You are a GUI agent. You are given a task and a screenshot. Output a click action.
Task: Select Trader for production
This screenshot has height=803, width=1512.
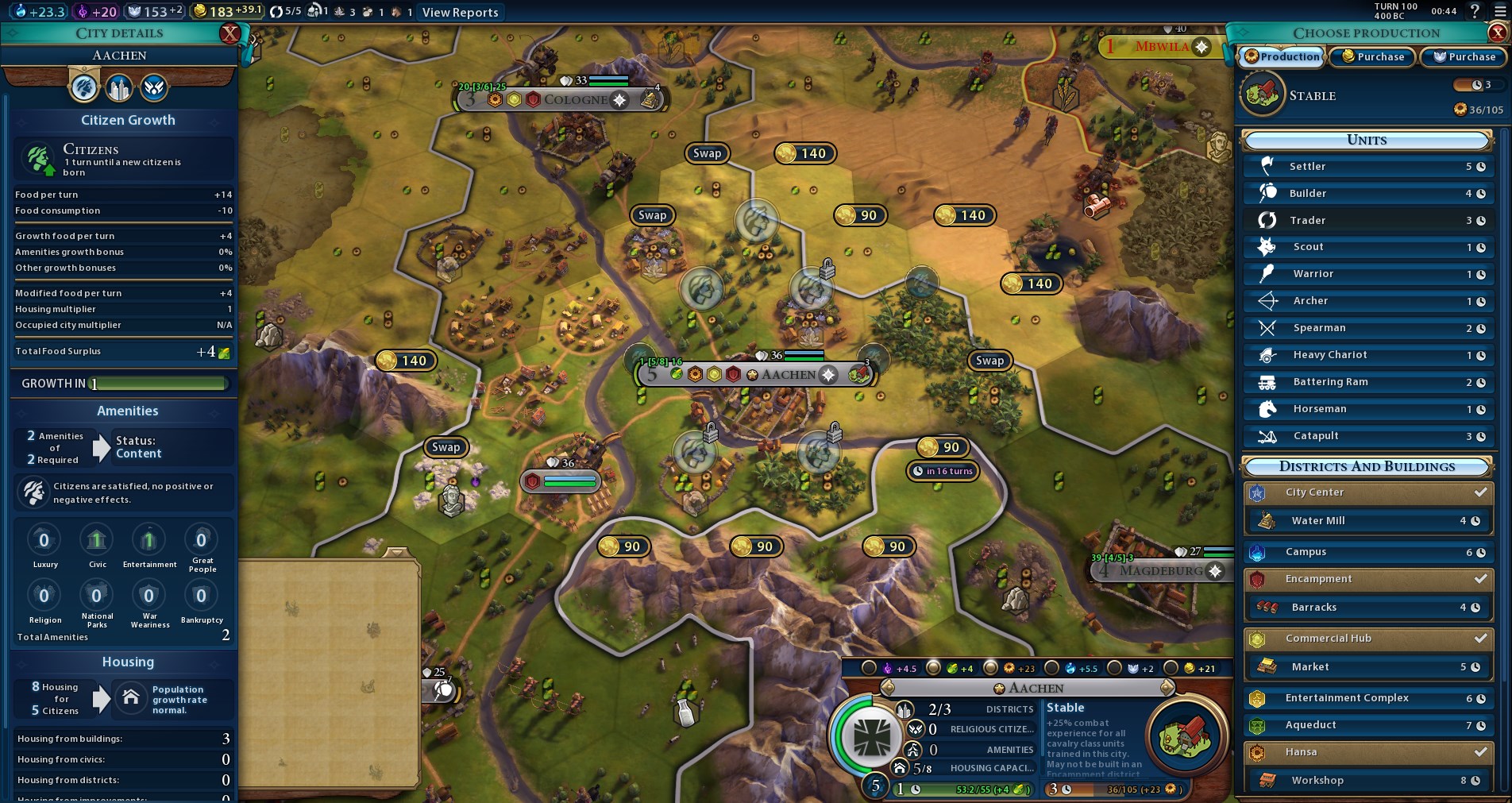pyautogui.click(x=1367, y=221)
